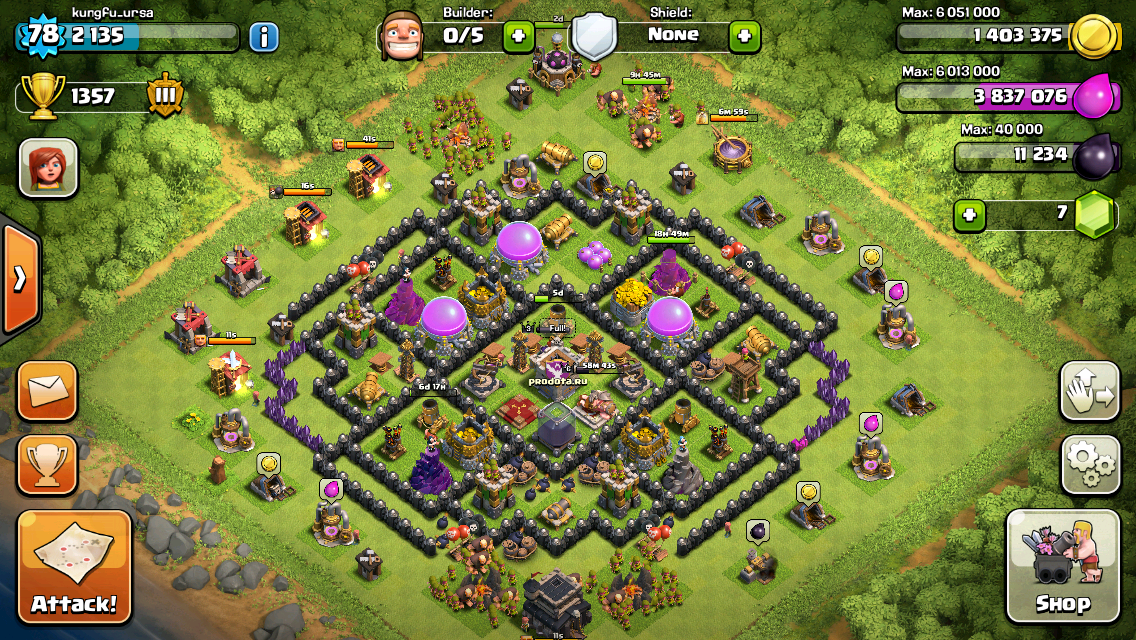Buy a shield with the green plus
1136x640 pixels.
click(x=744, y=37)
